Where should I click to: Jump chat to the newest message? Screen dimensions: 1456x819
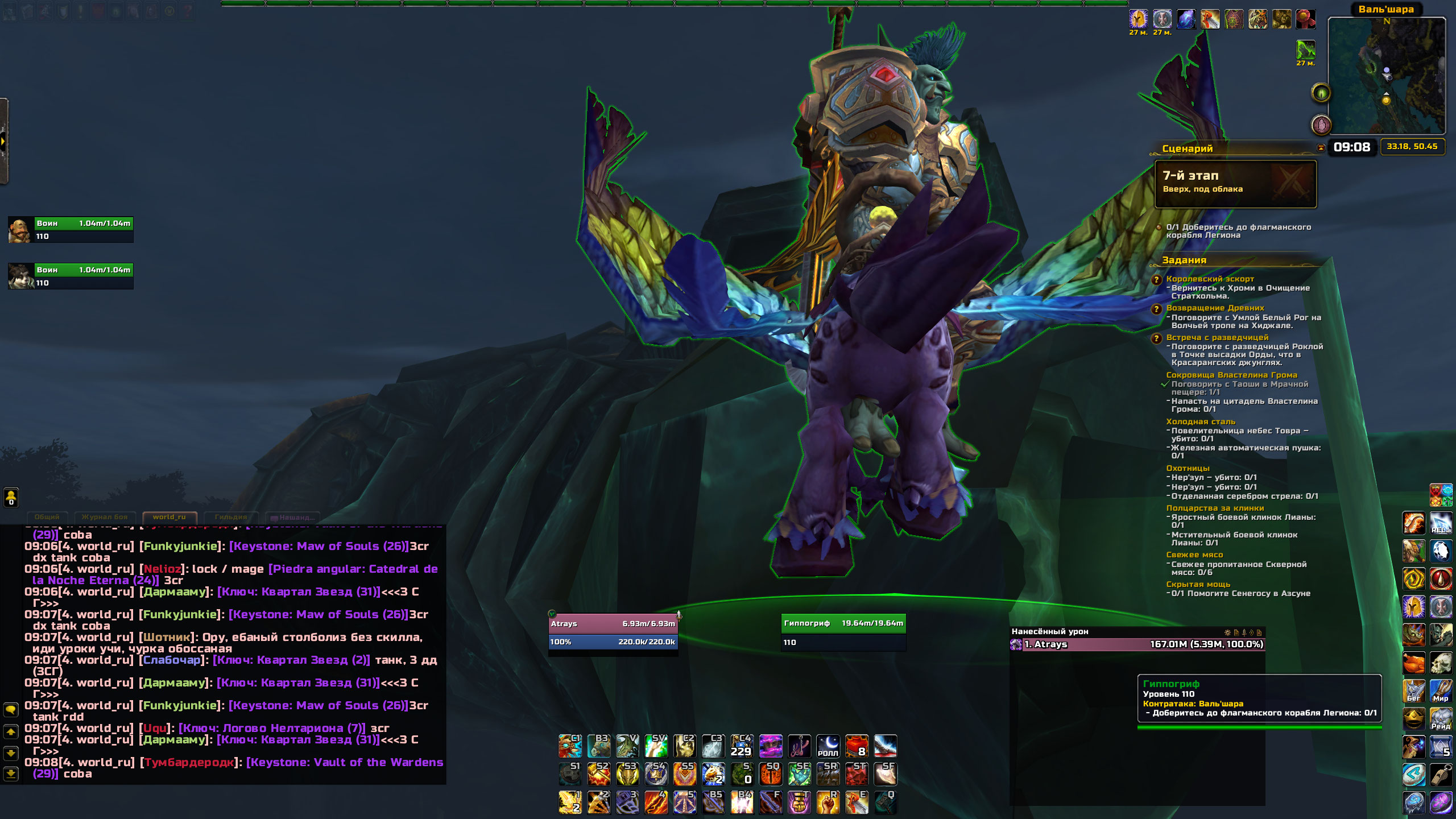[x=11, y=773]
